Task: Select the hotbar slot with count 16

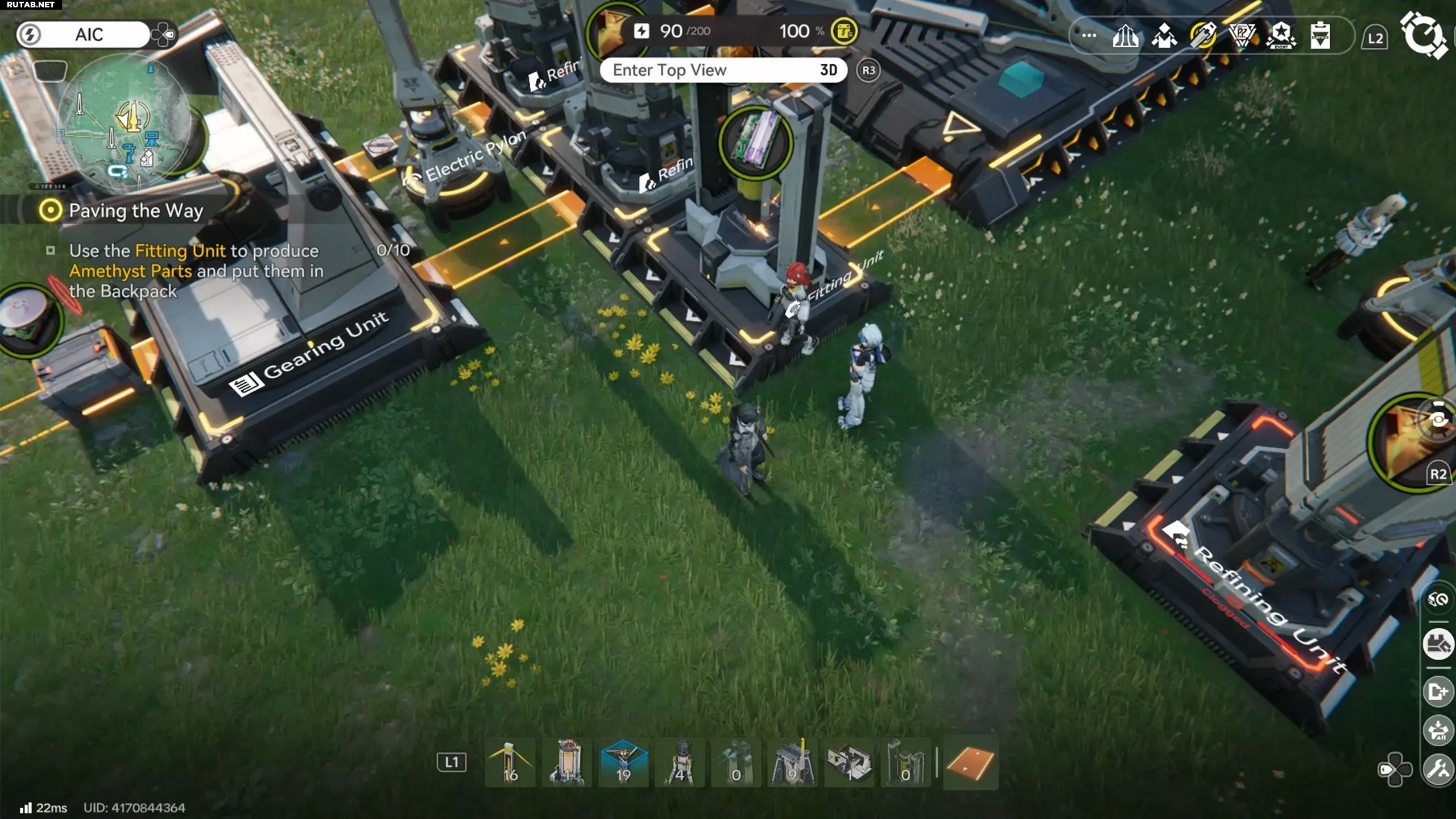Action: tap(510, 763)
